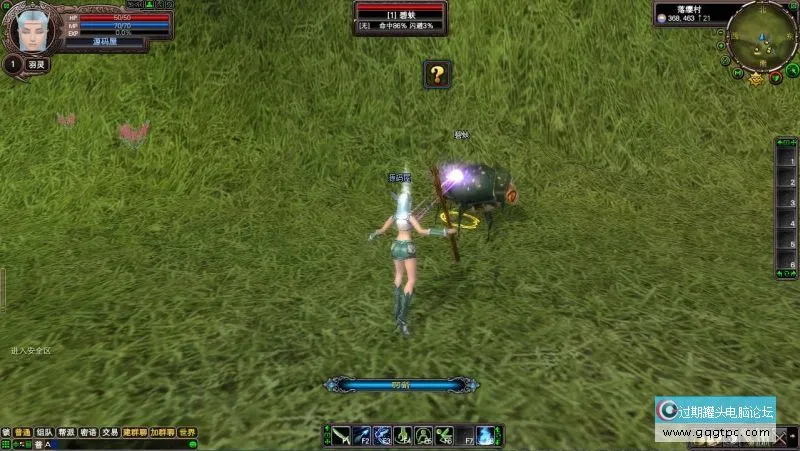Open the 密语 whisper chat tab

pos(88,433)
